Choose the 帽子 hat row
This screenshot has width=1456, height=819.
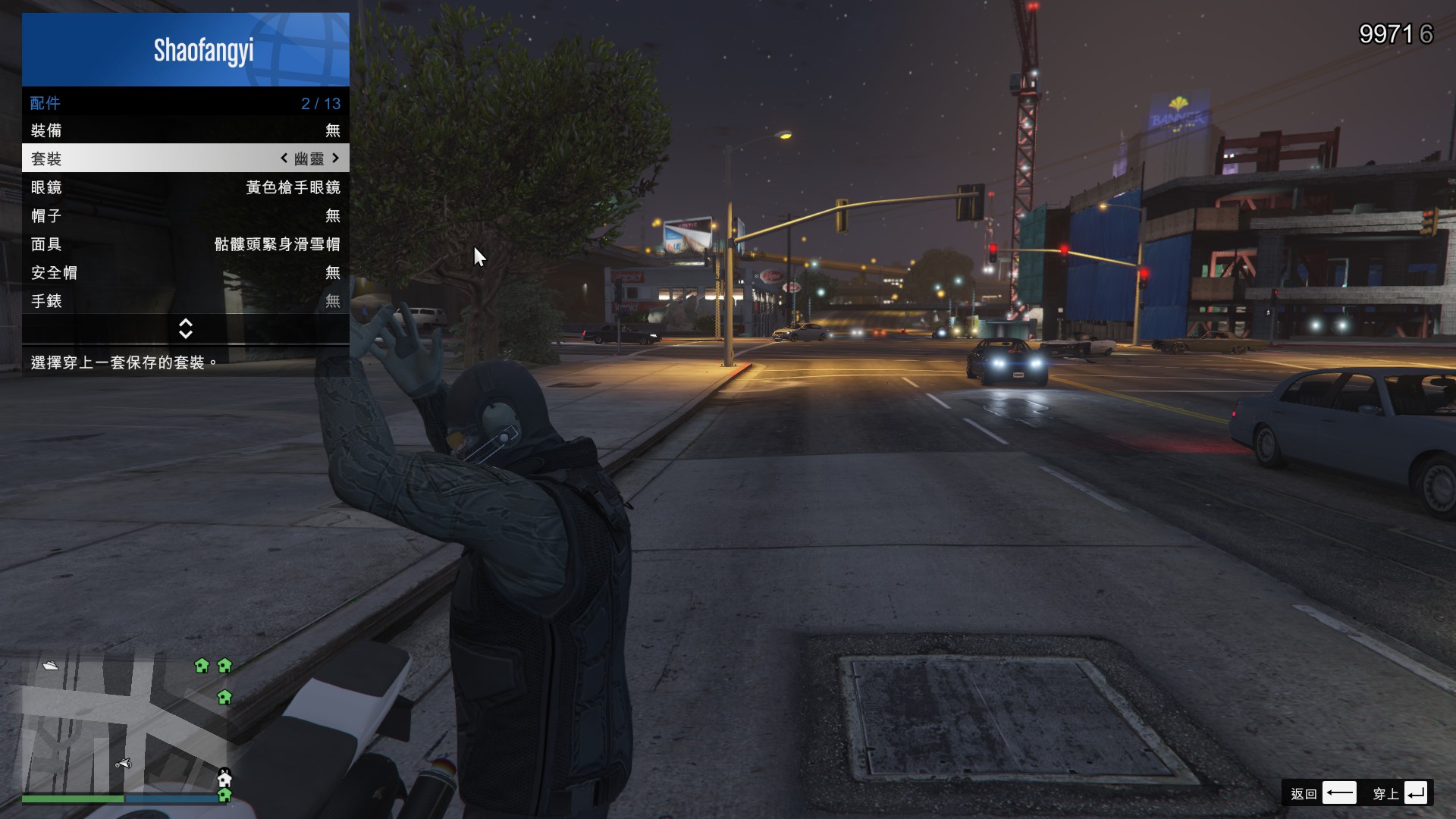[x=185, y=216]
